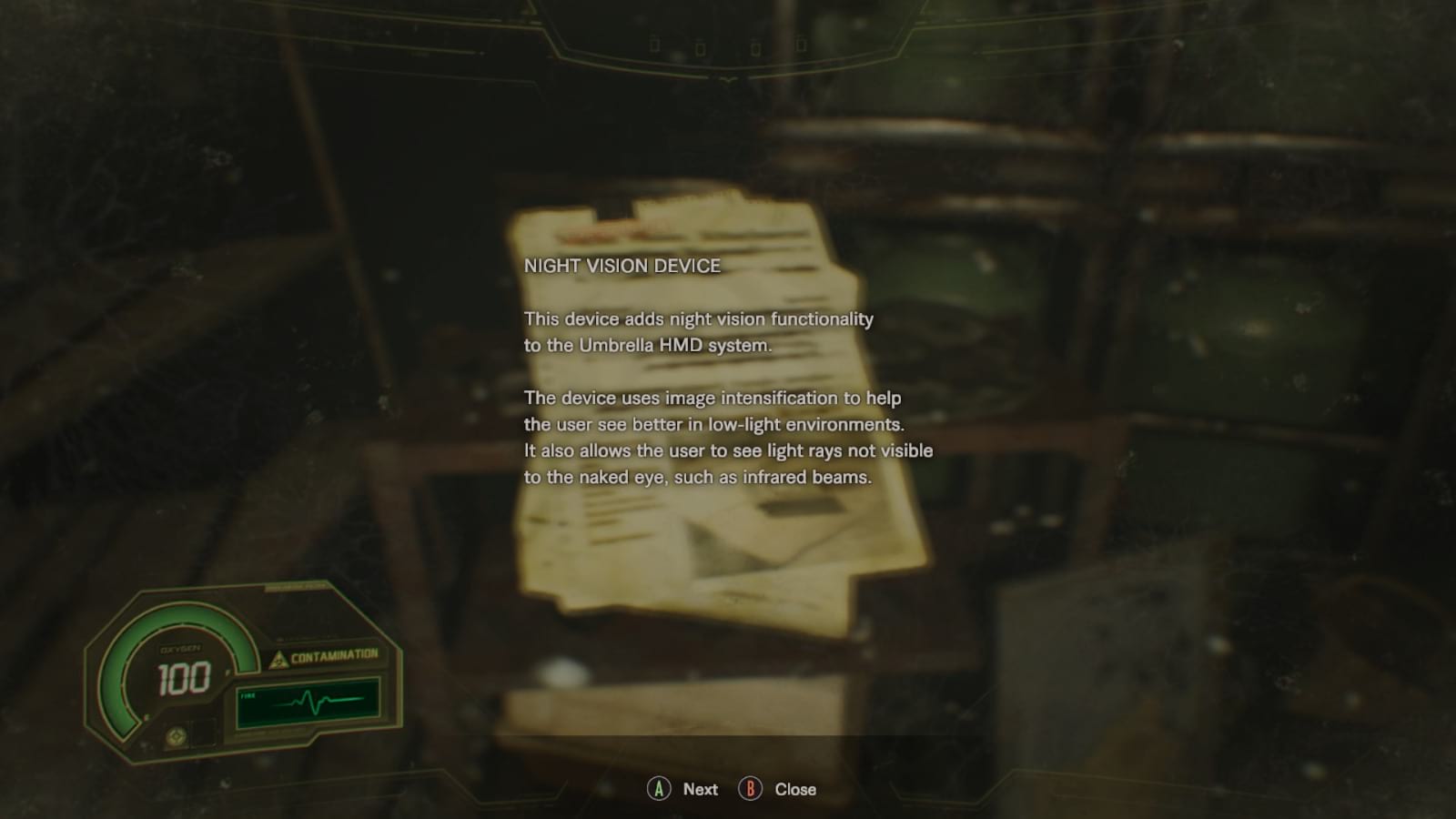The height and width of the screenshot is (819, 1456).
Task: Select the NIGHT VISION DEVICE title
Action: pos(623,268)
